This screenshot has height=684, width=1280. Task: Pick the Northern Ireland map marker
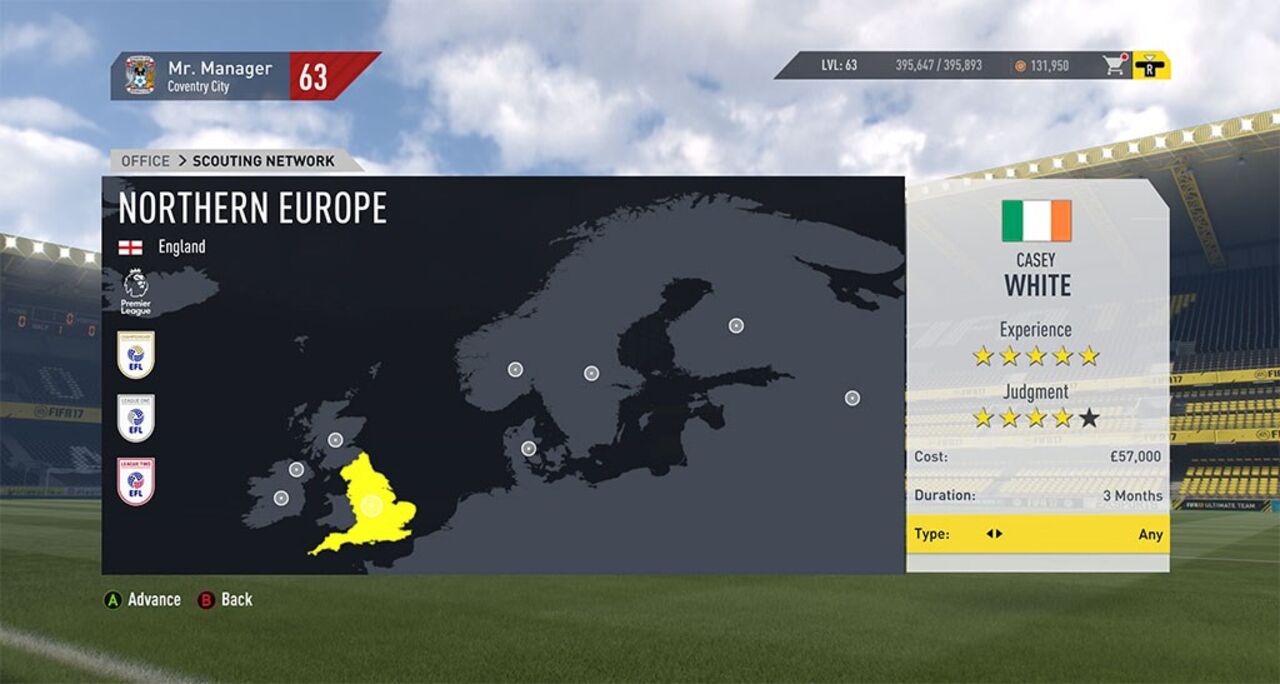click(x=296, y=470)
